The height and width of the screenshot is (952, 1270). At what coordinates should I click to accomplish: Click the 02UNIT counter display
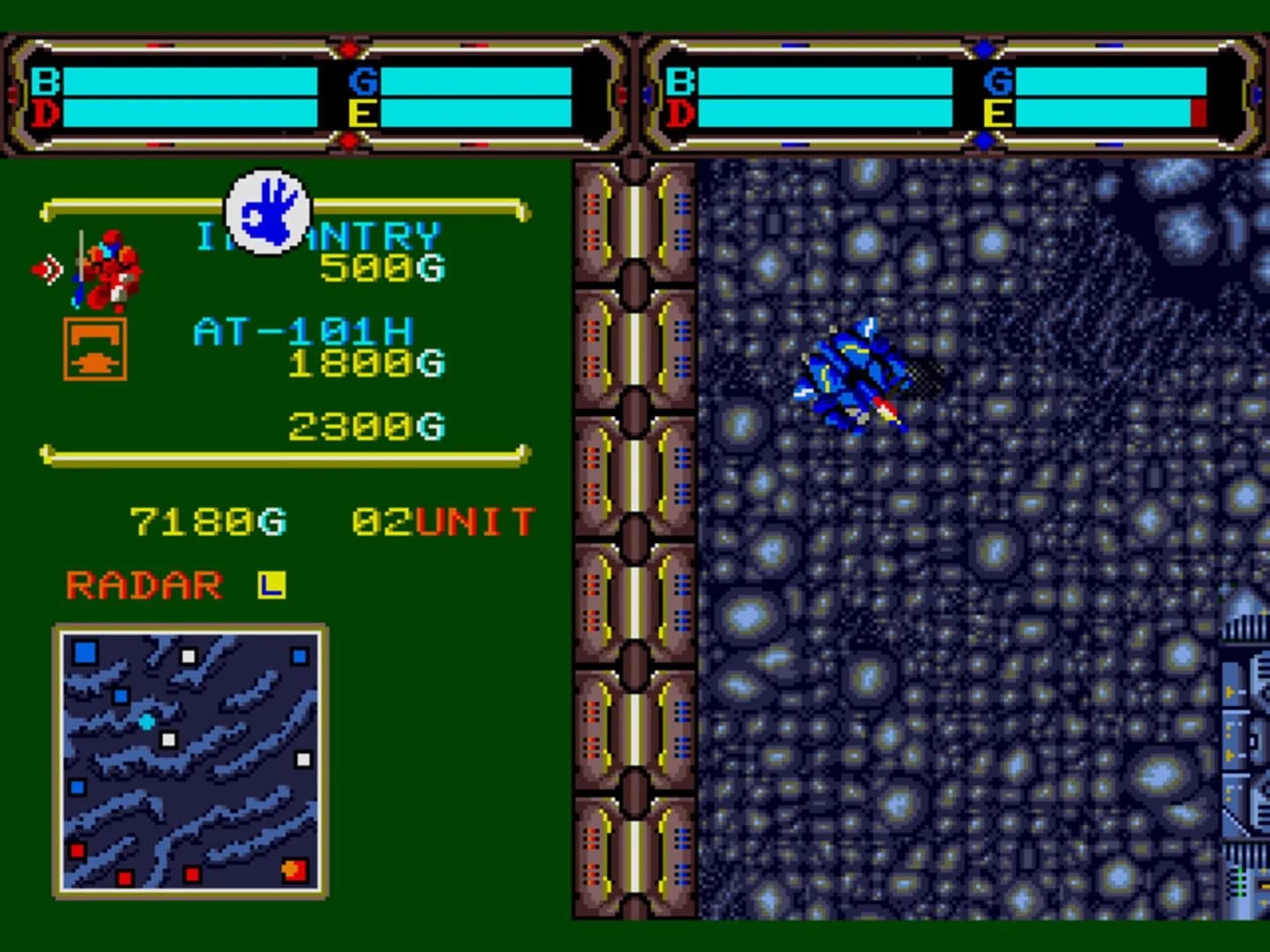(441, 520)
